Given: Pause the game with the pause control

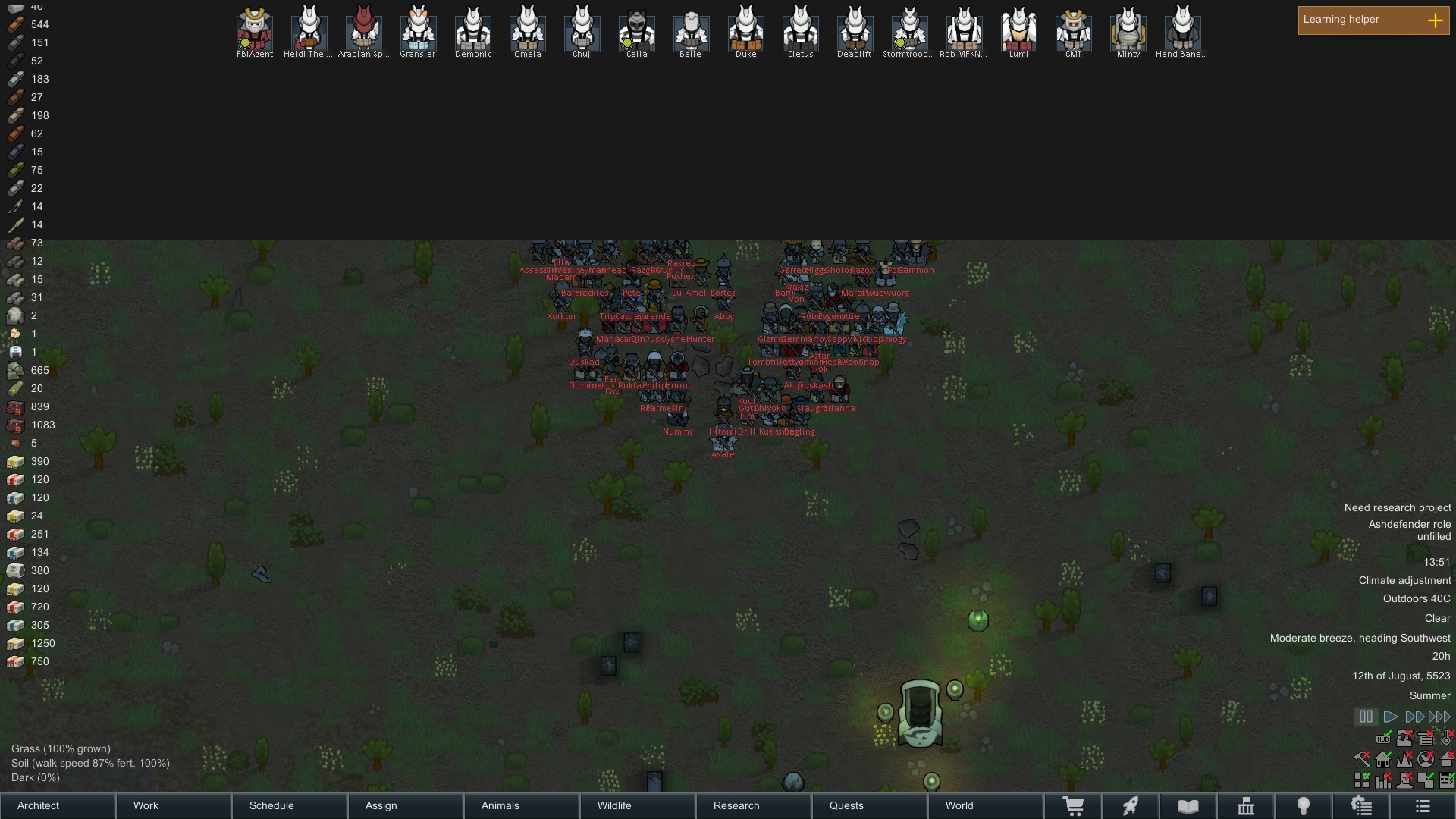Looking at the screenshot, I should (1366, 716).
